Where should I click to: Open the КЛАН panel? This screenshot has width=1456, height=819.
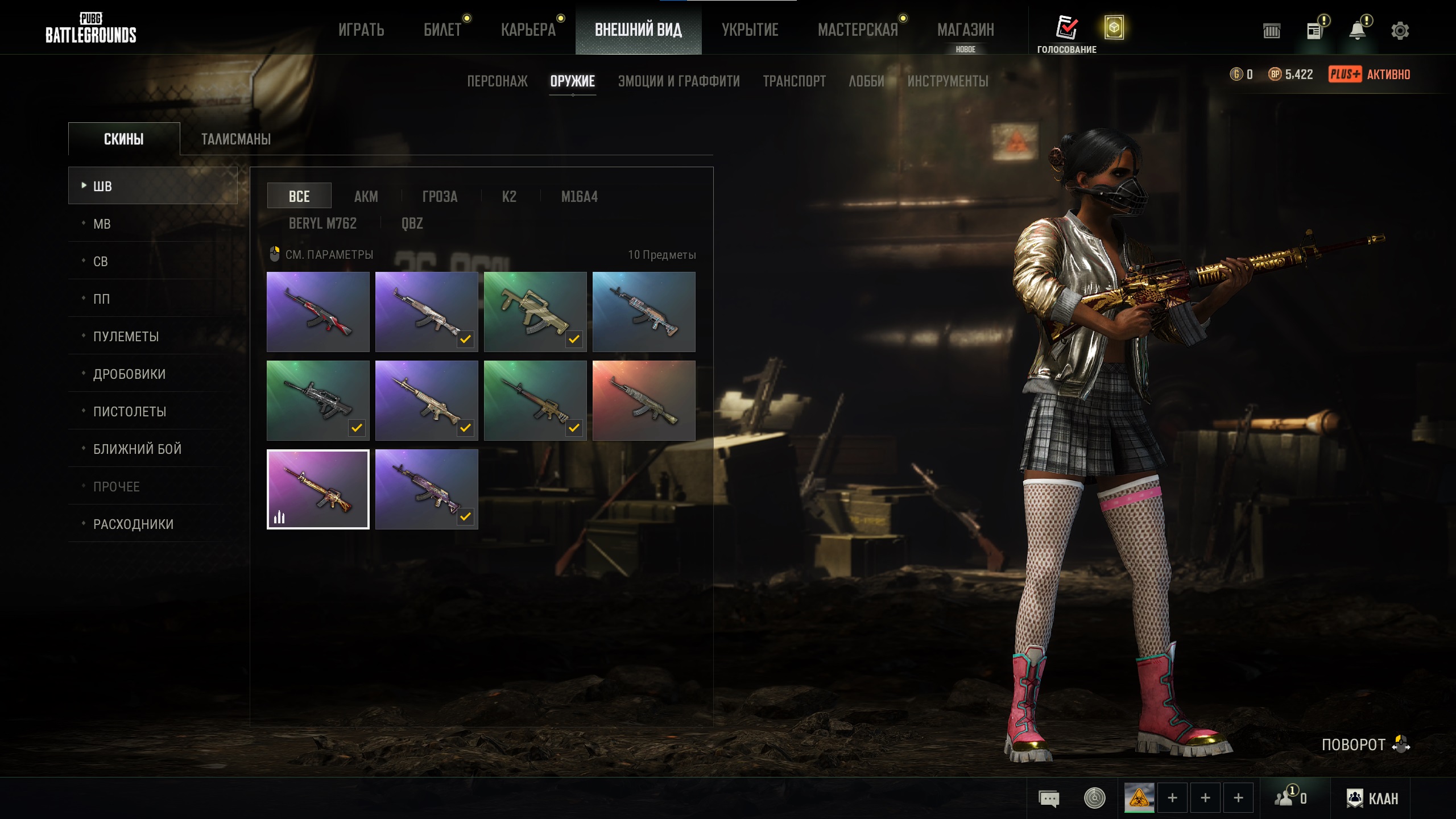click(1372, 798)
